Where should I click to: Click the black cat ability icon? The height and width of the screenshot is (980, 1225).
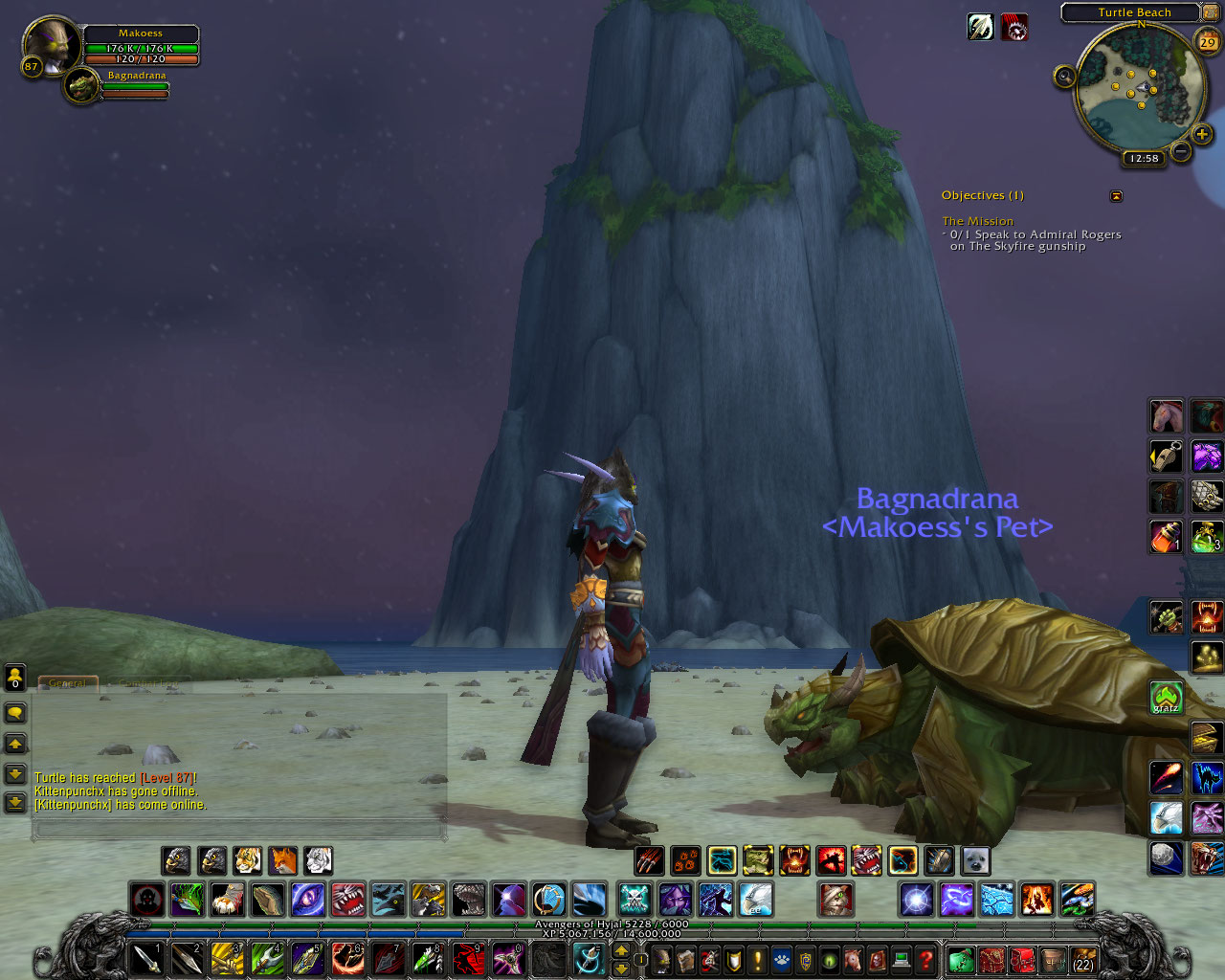tap(1206, 778)
